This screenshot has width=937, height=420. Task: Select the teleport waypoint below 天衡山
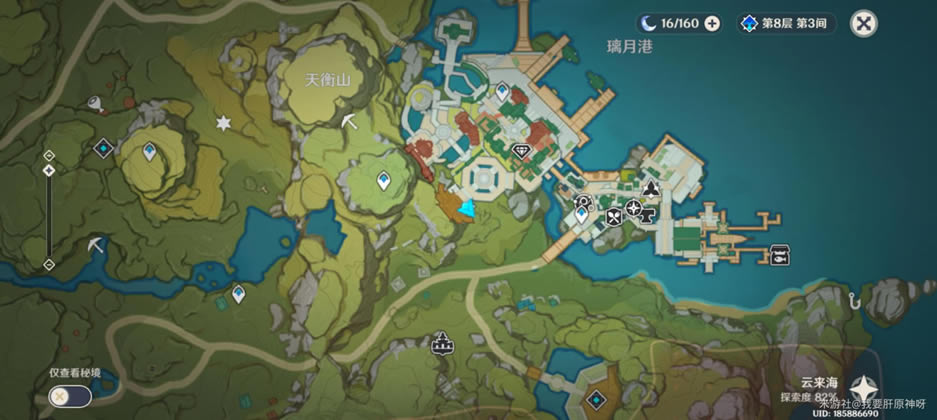pyautogui.click(x=383, y=181)
